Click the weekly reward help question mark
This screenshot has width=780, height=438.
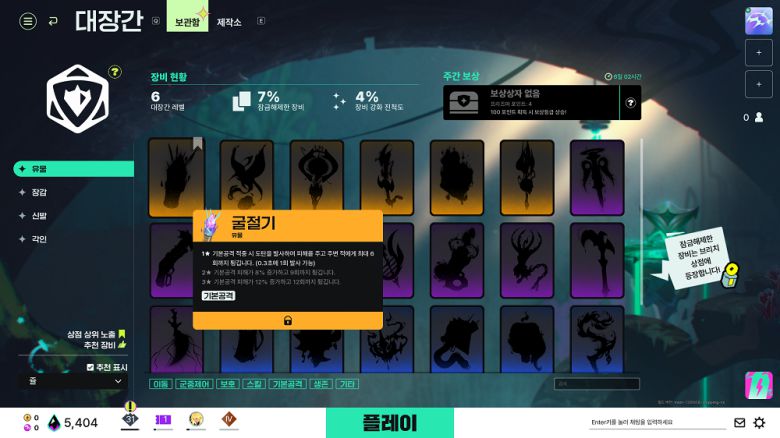click(630, 102)
